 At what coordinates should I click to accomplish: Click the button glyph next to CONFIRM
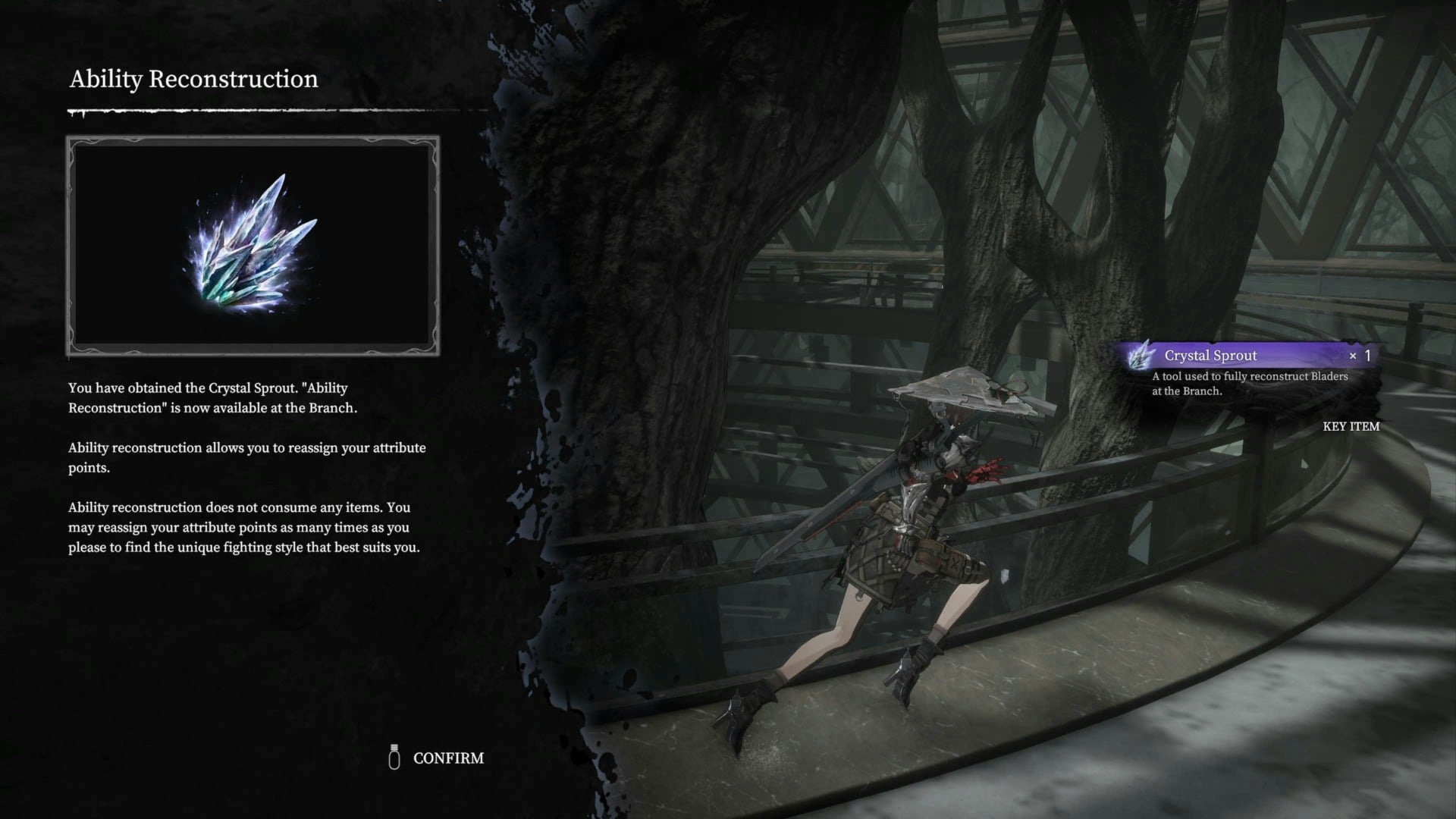[x=394, y=758]
